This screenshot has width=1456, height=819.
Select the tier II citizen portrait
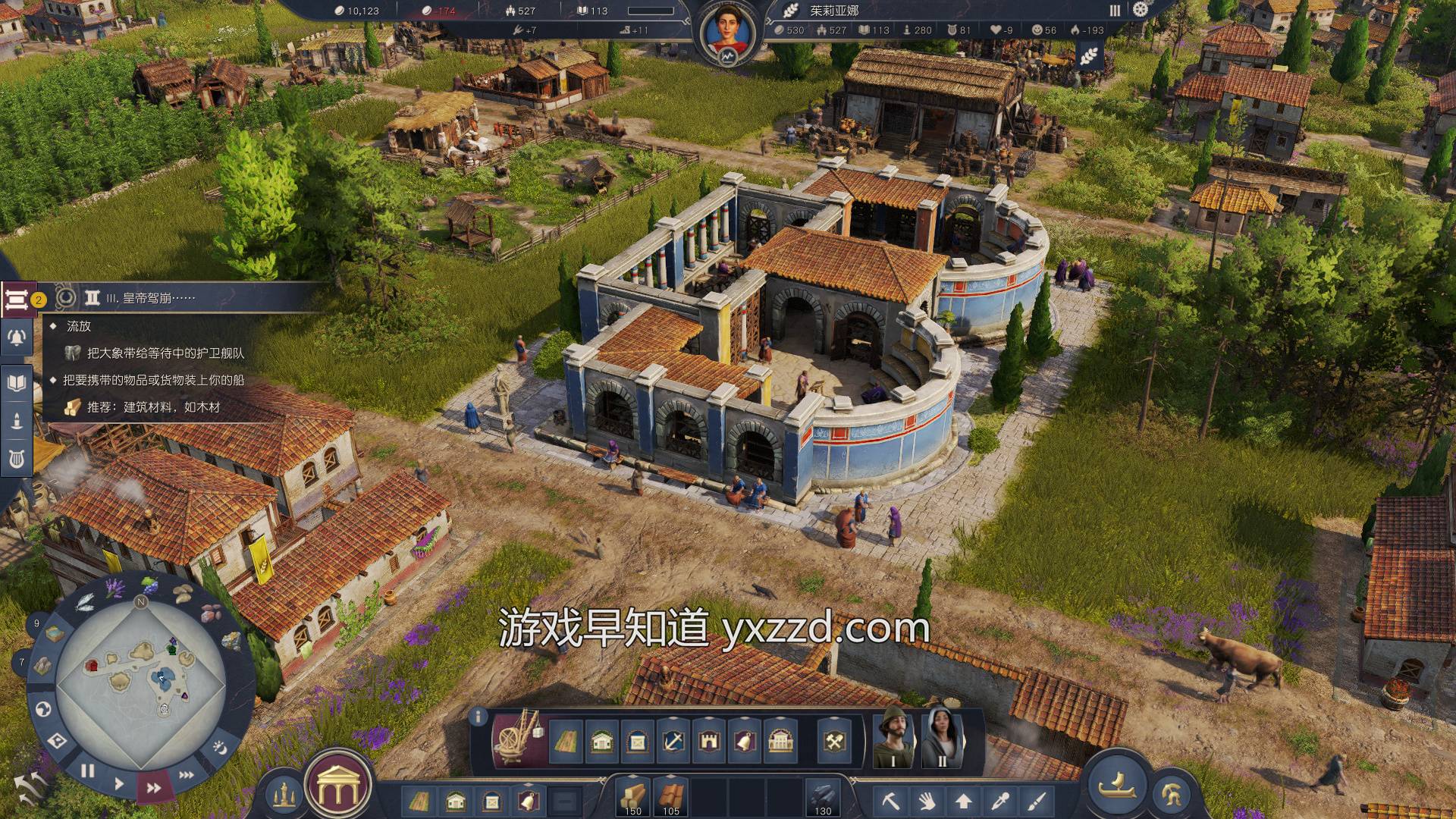coord(942,737)
